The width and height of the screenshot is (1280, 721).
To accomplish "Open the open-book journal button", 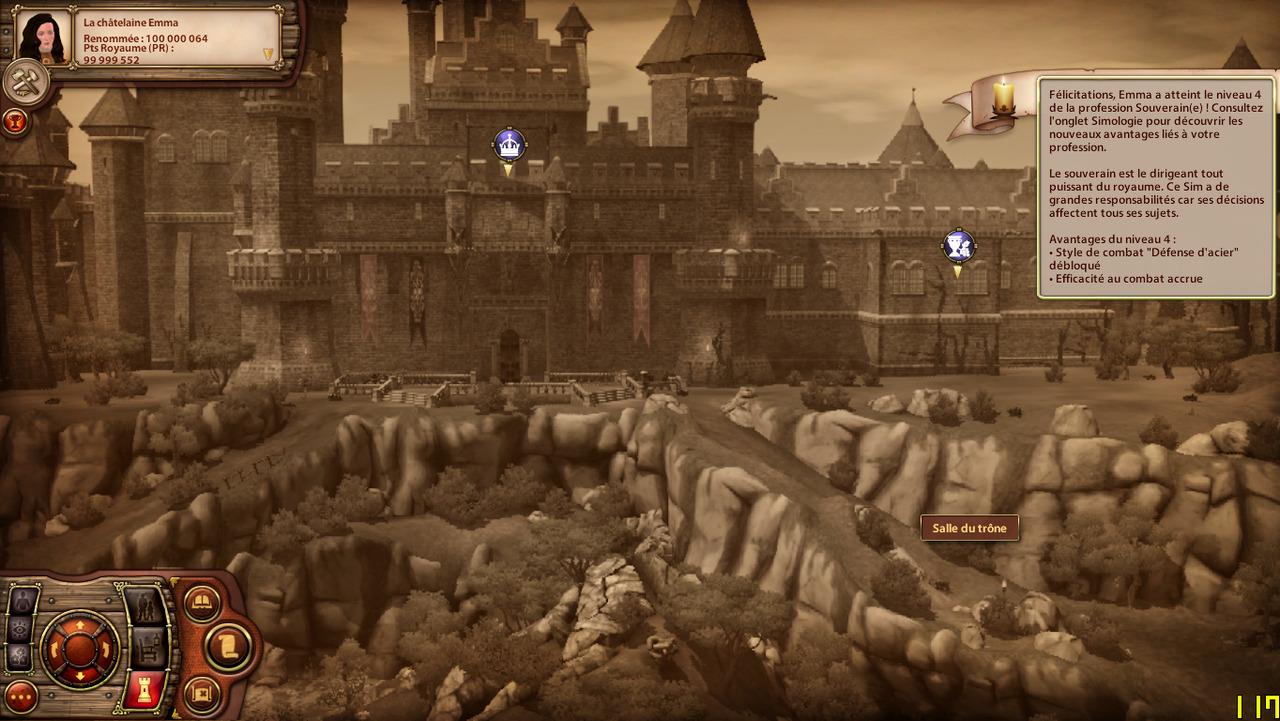I will pyautogui.click(x=202, y=603).
